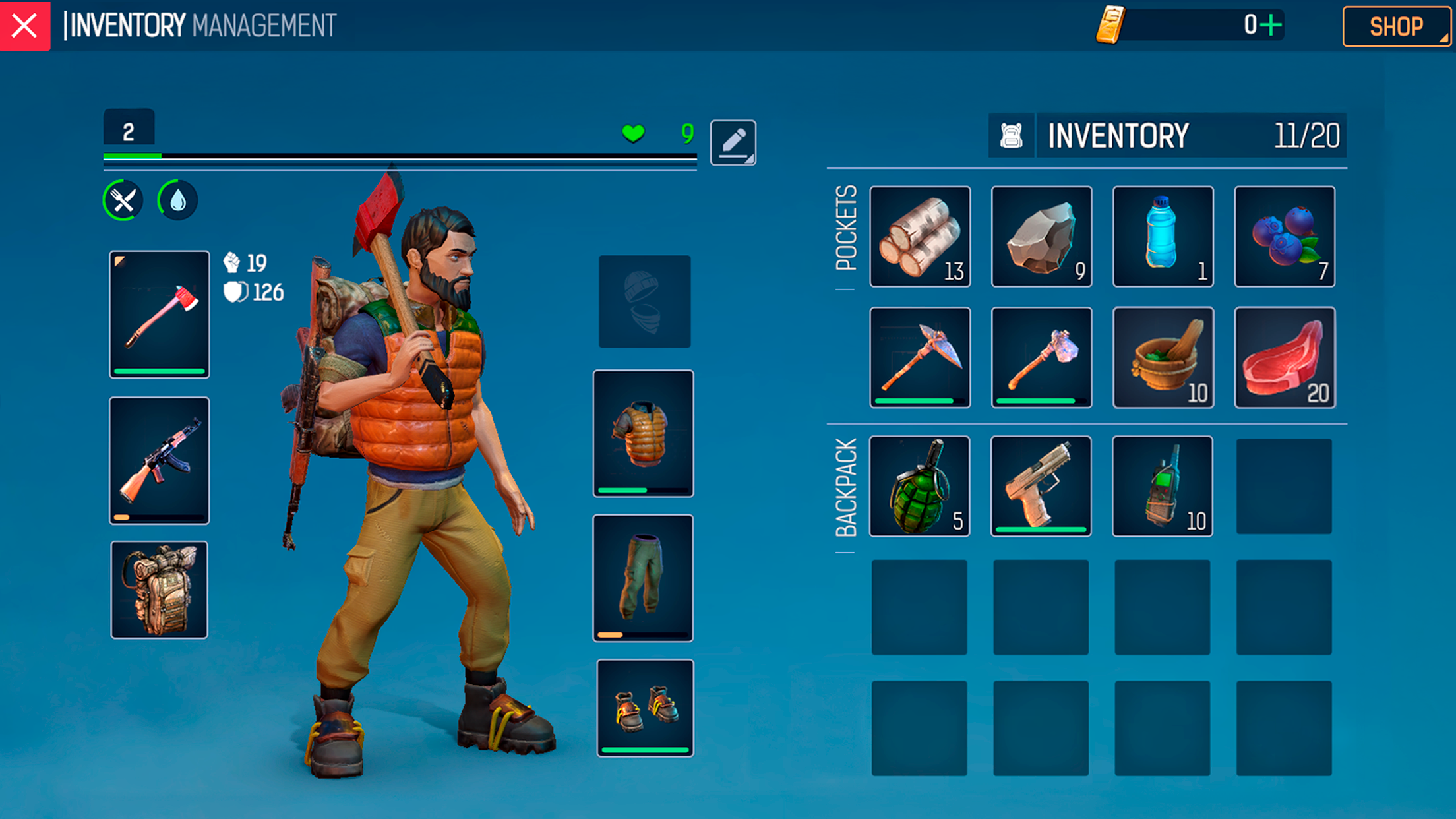Viewport: 1456px width, 819px height.
Task: Click the pencil edit button
Action: pyautogui.click(x=733, y=142)
